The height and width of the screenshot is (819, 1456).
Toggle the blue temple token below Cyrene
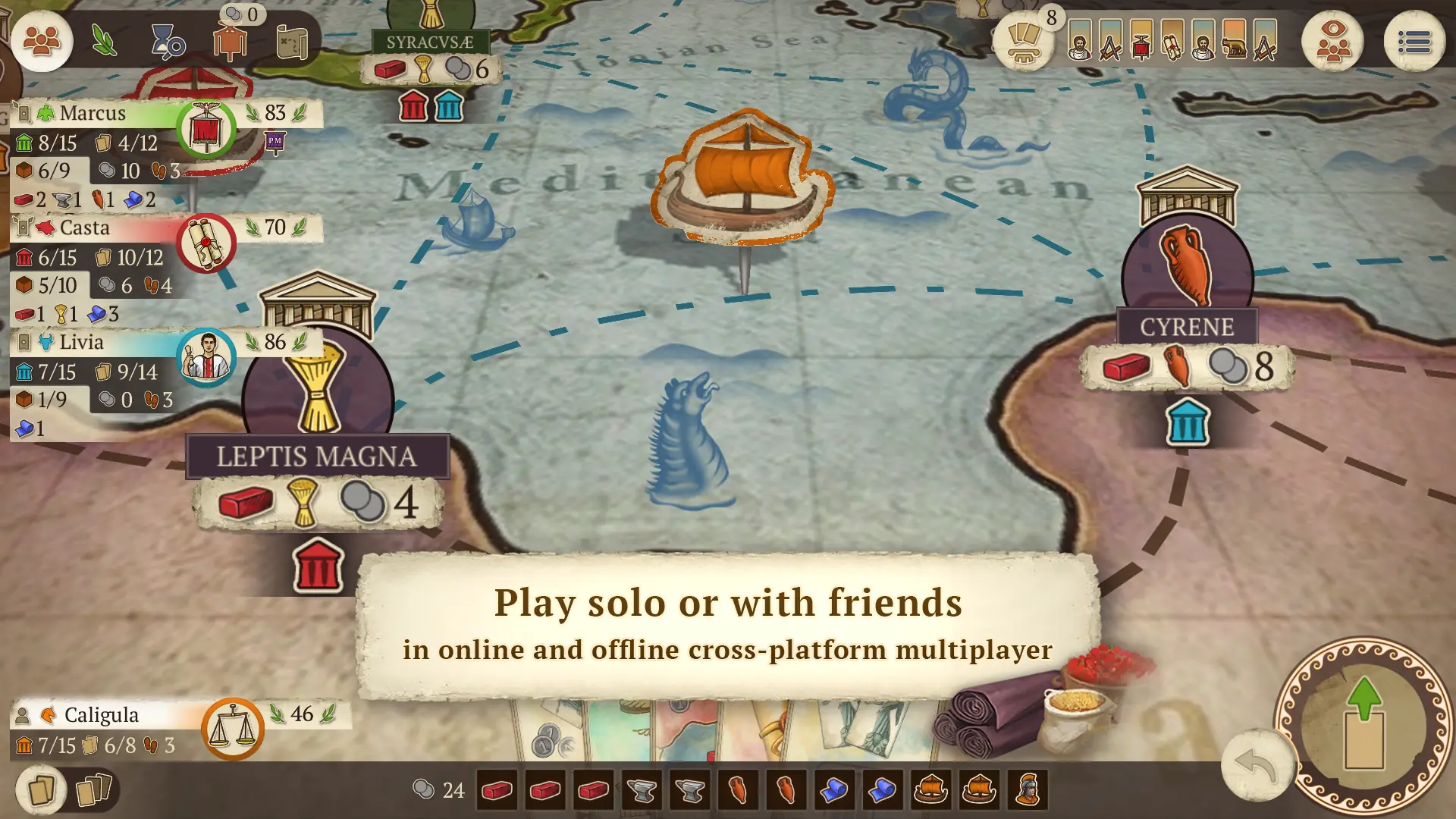[x=1187, y=423]
